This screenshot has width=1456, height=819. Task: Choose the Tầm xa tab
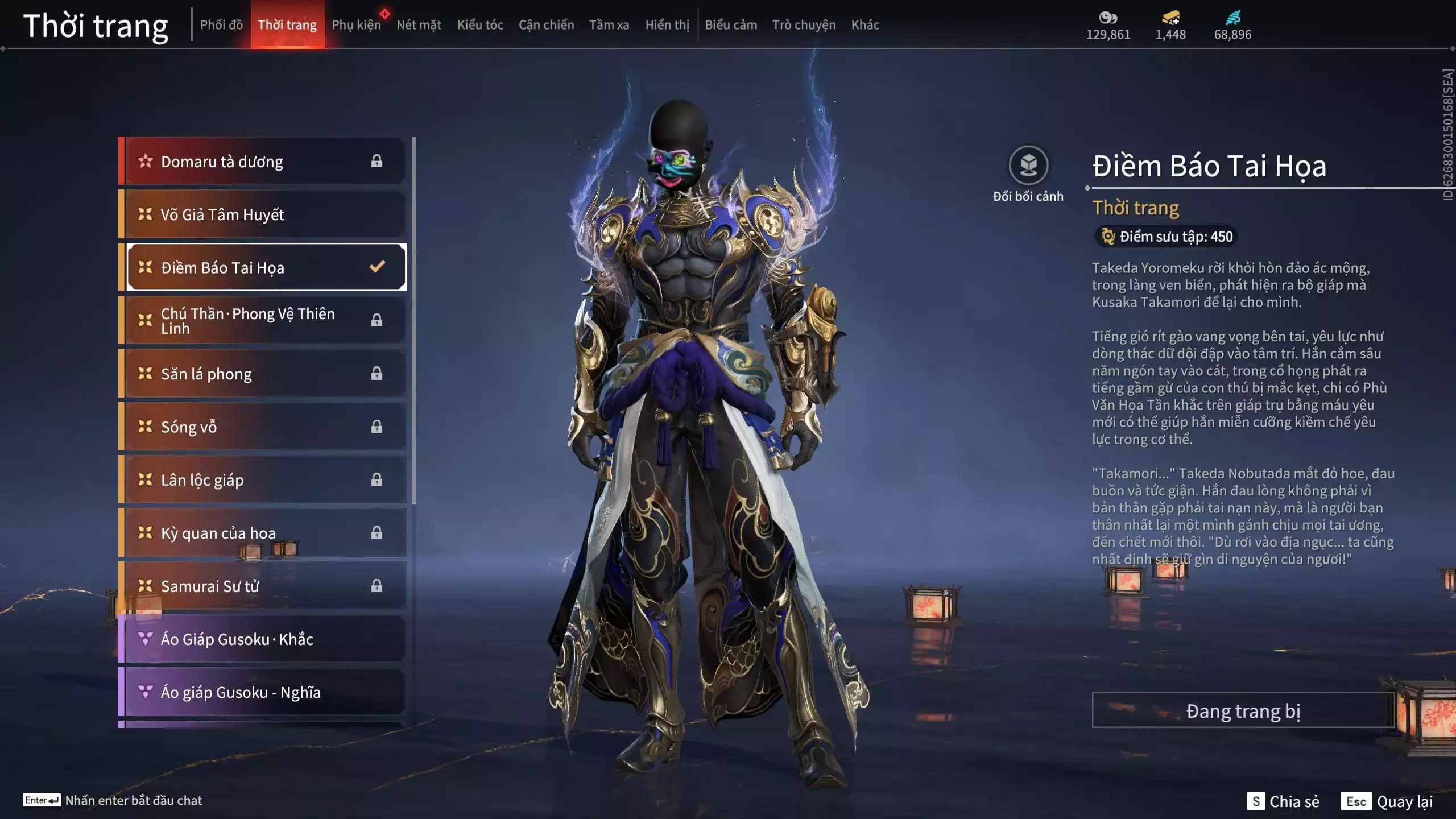[609, 25]
